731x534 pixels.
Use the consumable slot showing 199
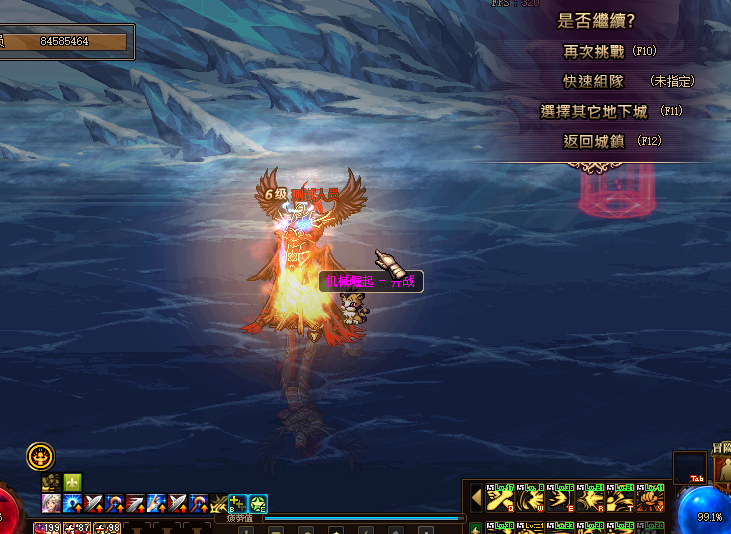pyautogui.click(x=47, y=527)
